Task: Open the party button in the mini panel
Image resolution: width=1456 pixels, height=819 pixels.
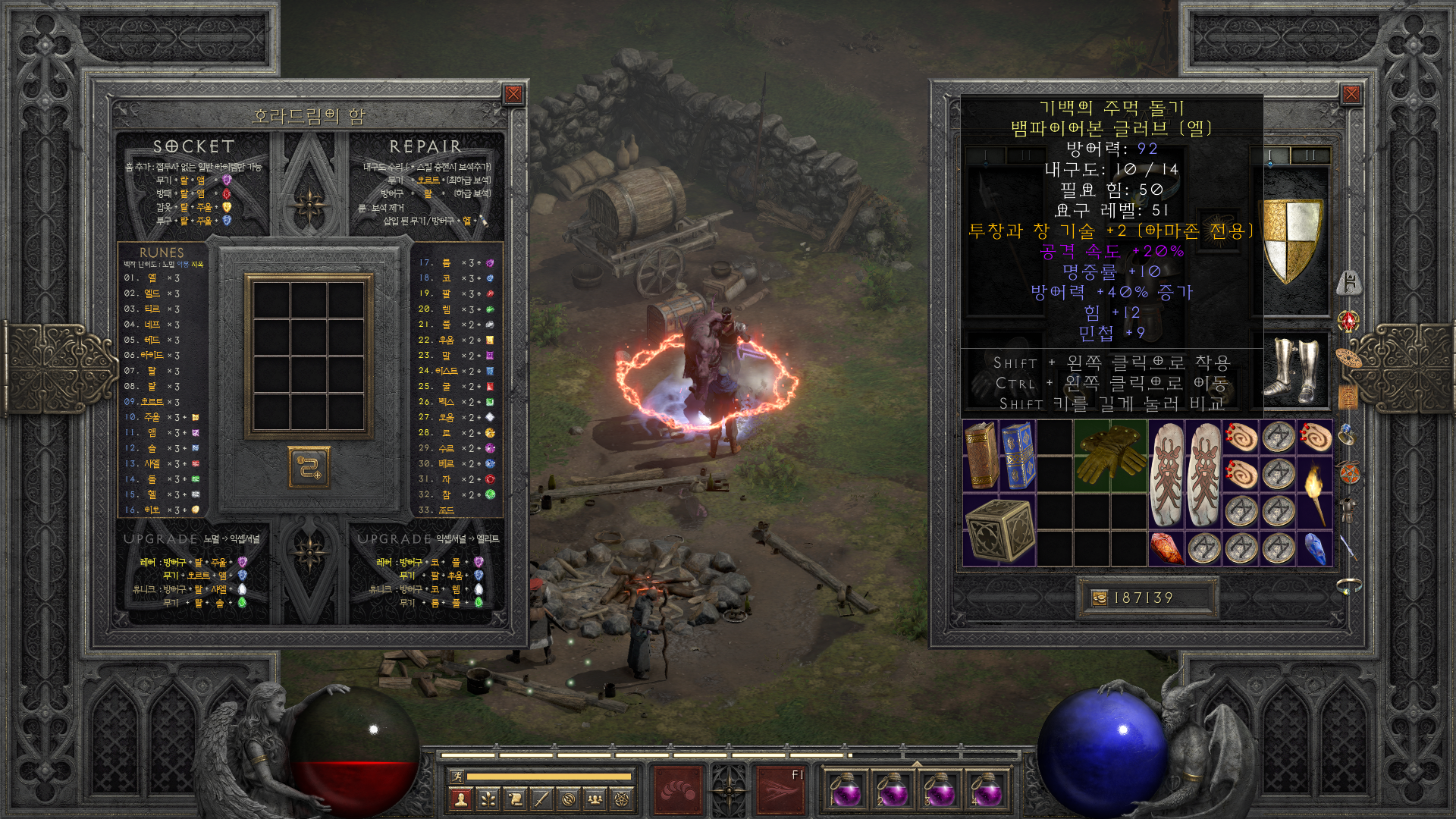Action: (596, 799)
